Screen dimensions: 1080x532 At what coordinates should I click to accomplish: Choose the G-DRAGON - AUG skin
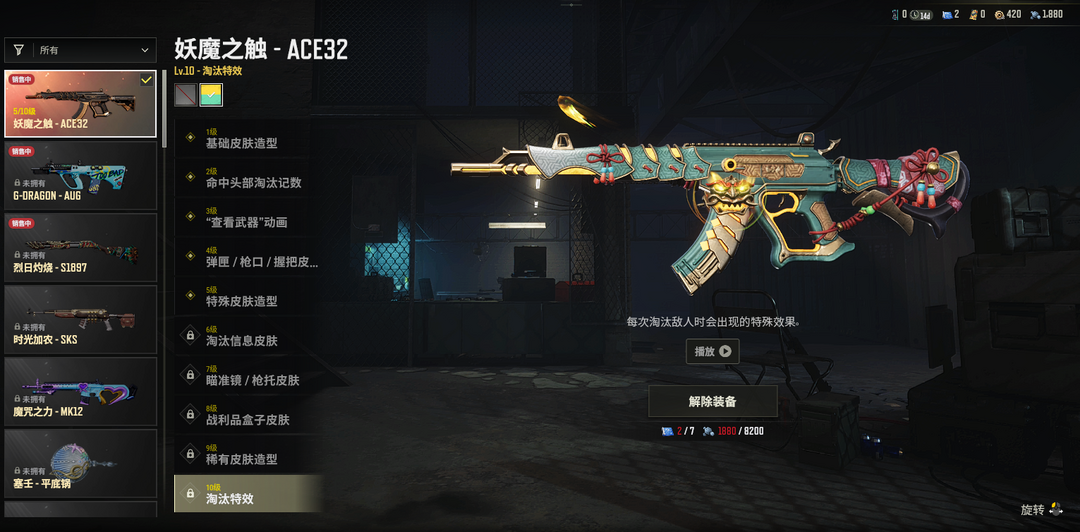[80, 175]
